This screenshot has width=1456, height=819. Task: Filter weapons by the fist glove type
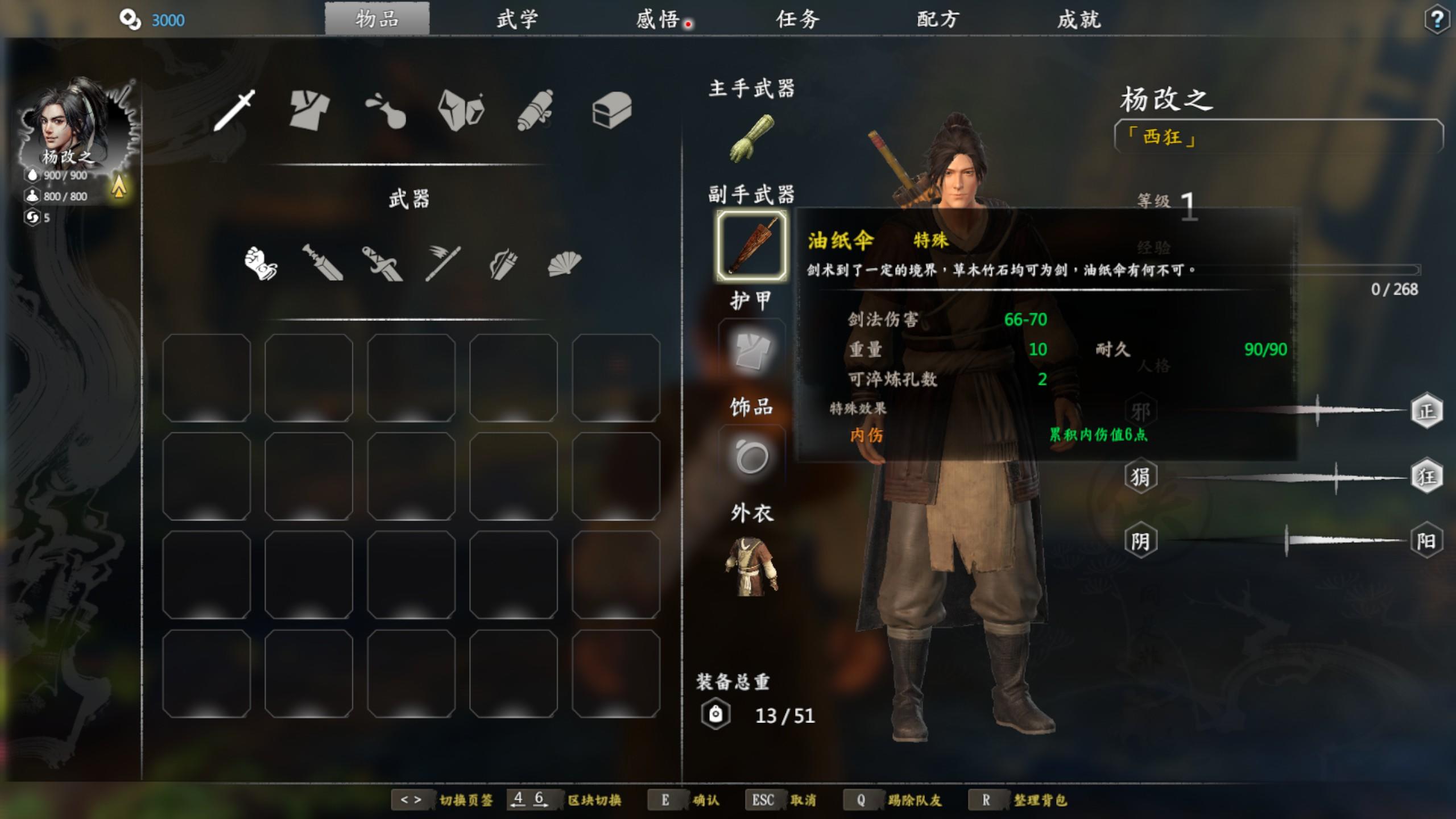click(260, 263)
